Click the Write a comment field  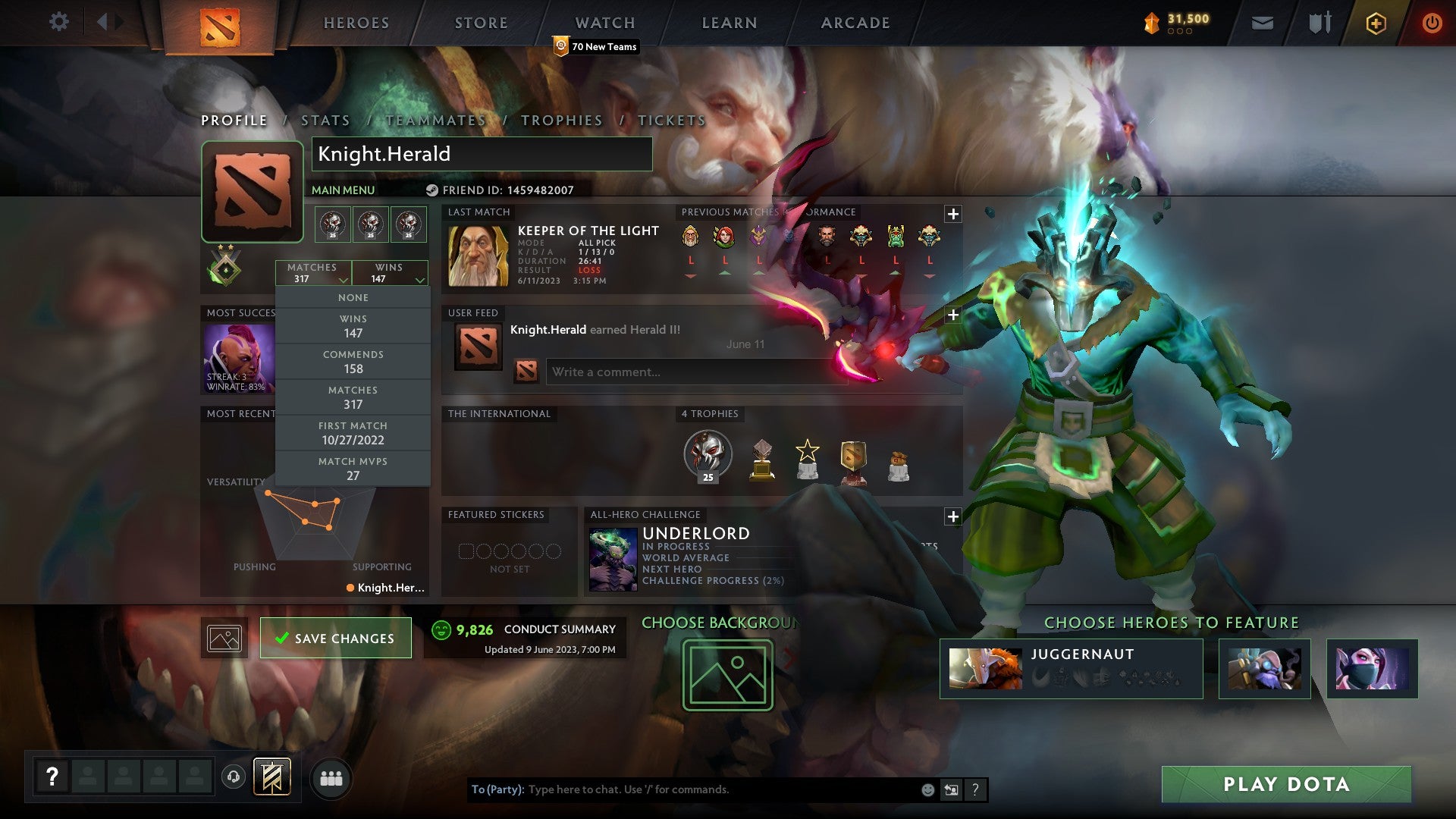pos(695,372)
